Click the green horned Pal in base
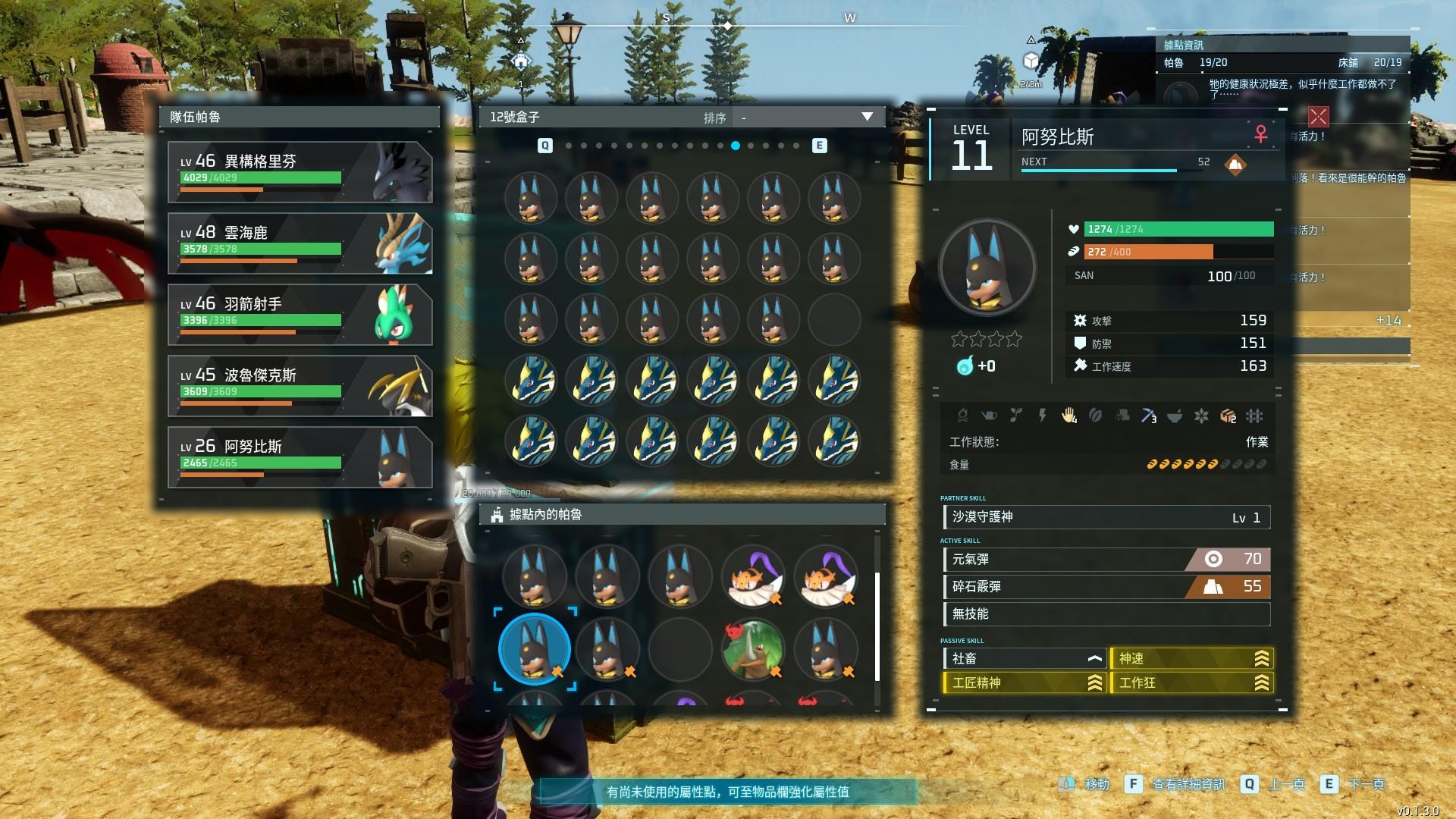Screen dimensions: 1456x819 [x=752, y=649]
